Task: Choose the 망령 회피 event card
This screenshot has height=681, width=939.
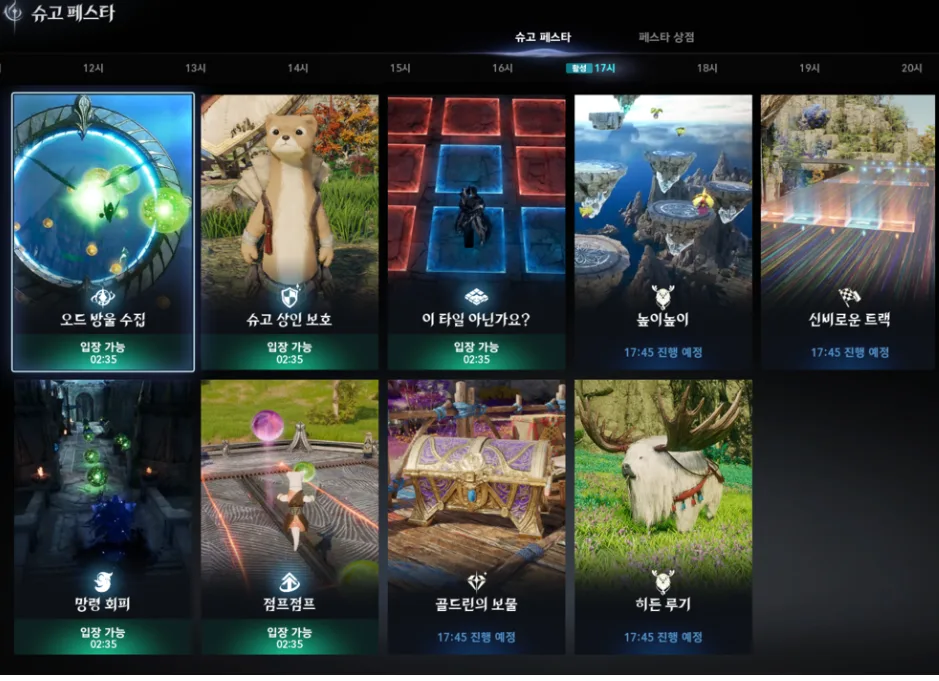Action: [x=103, y=516]
